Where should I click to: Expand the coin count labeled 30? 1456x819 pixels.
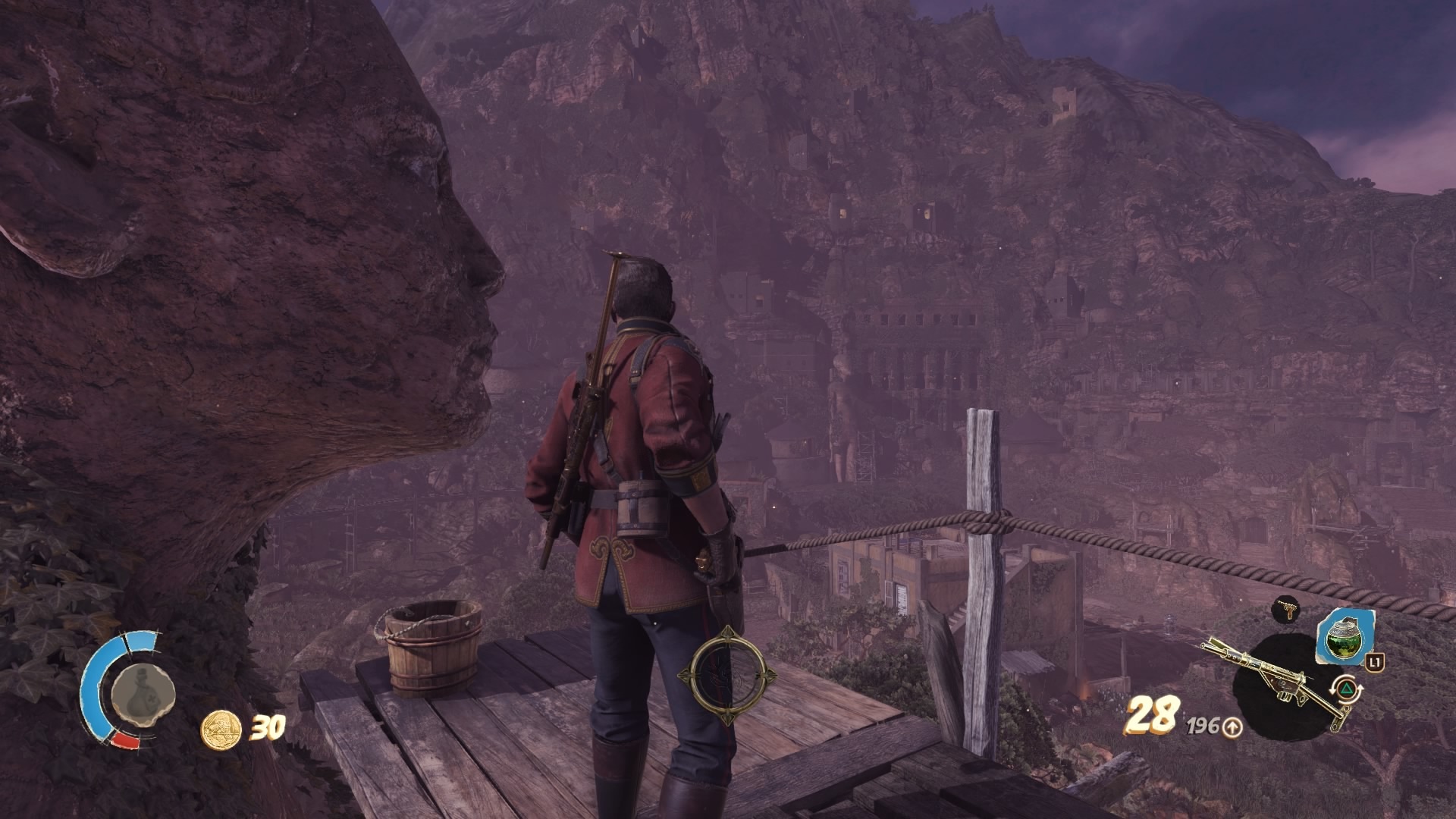(268, 726)
